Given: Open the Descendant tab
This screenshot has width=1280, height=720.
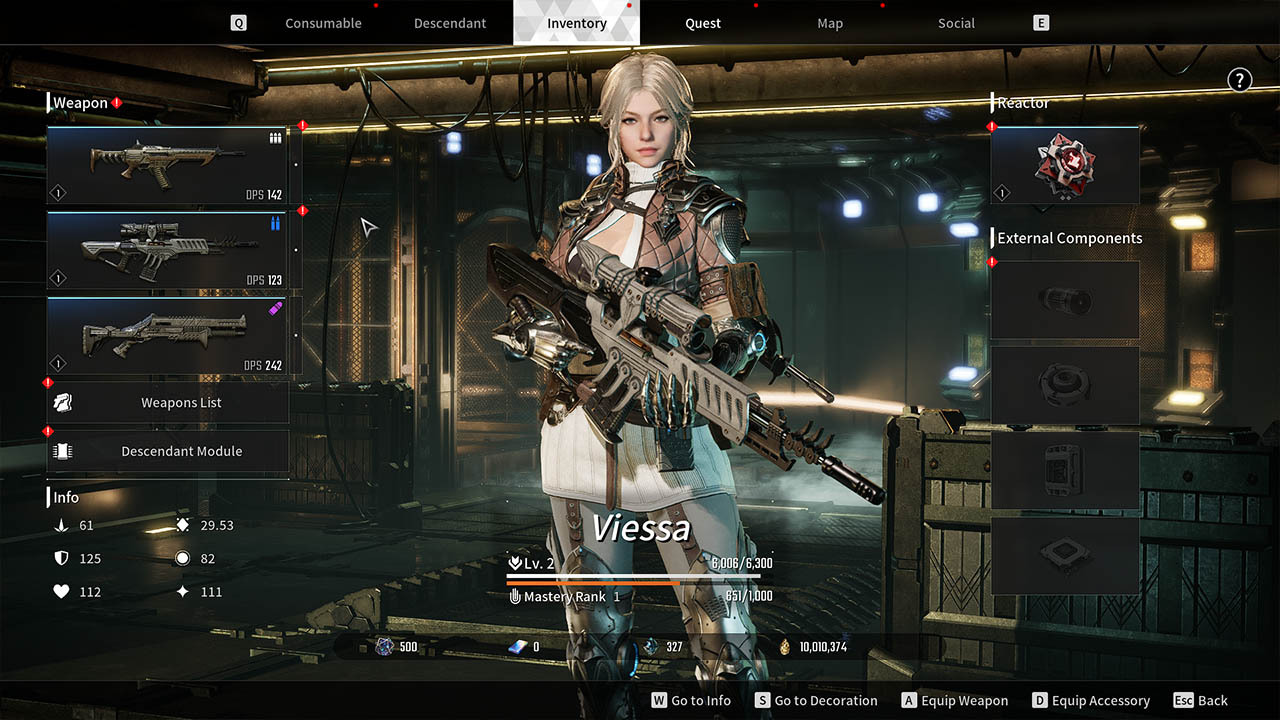Looking at the screenshot, I should click(450, 23).
